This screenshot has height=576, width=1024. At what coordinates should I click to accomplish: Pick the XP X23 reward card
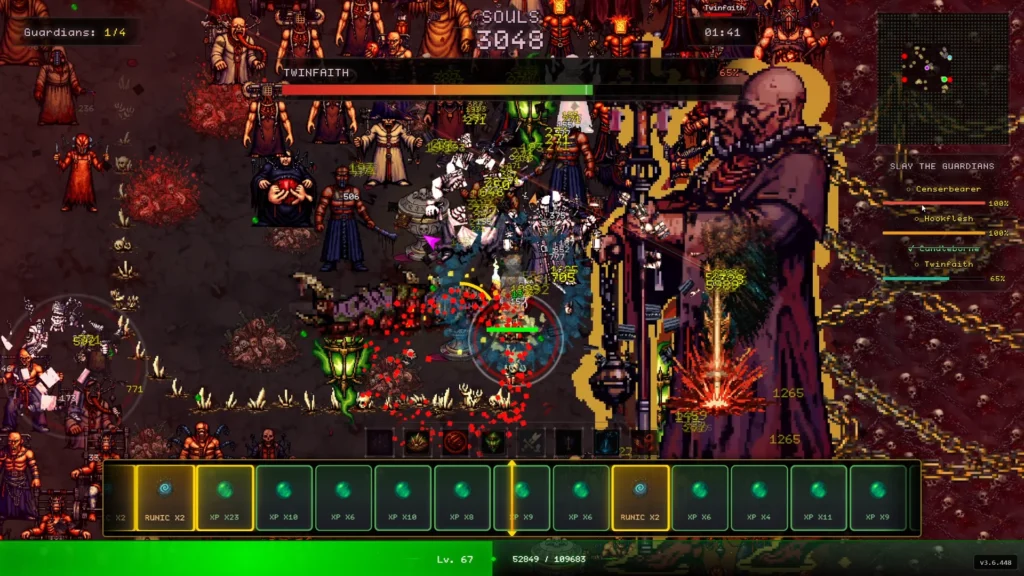point(224,498)
